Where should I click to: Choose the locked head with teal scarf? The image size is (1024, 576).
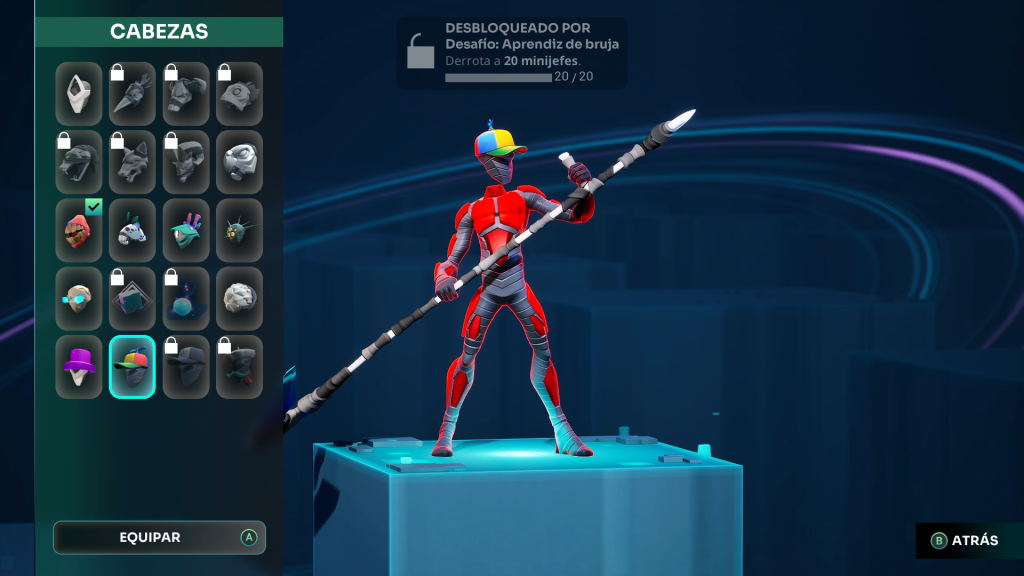(x=240, y=367)
